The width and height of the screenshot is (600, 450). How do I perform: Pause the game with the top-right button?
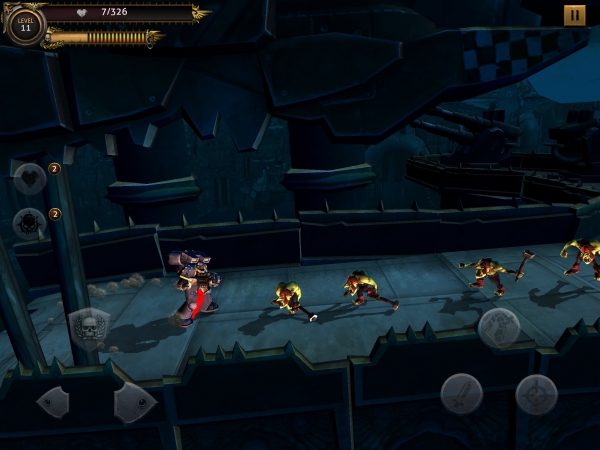574,15
